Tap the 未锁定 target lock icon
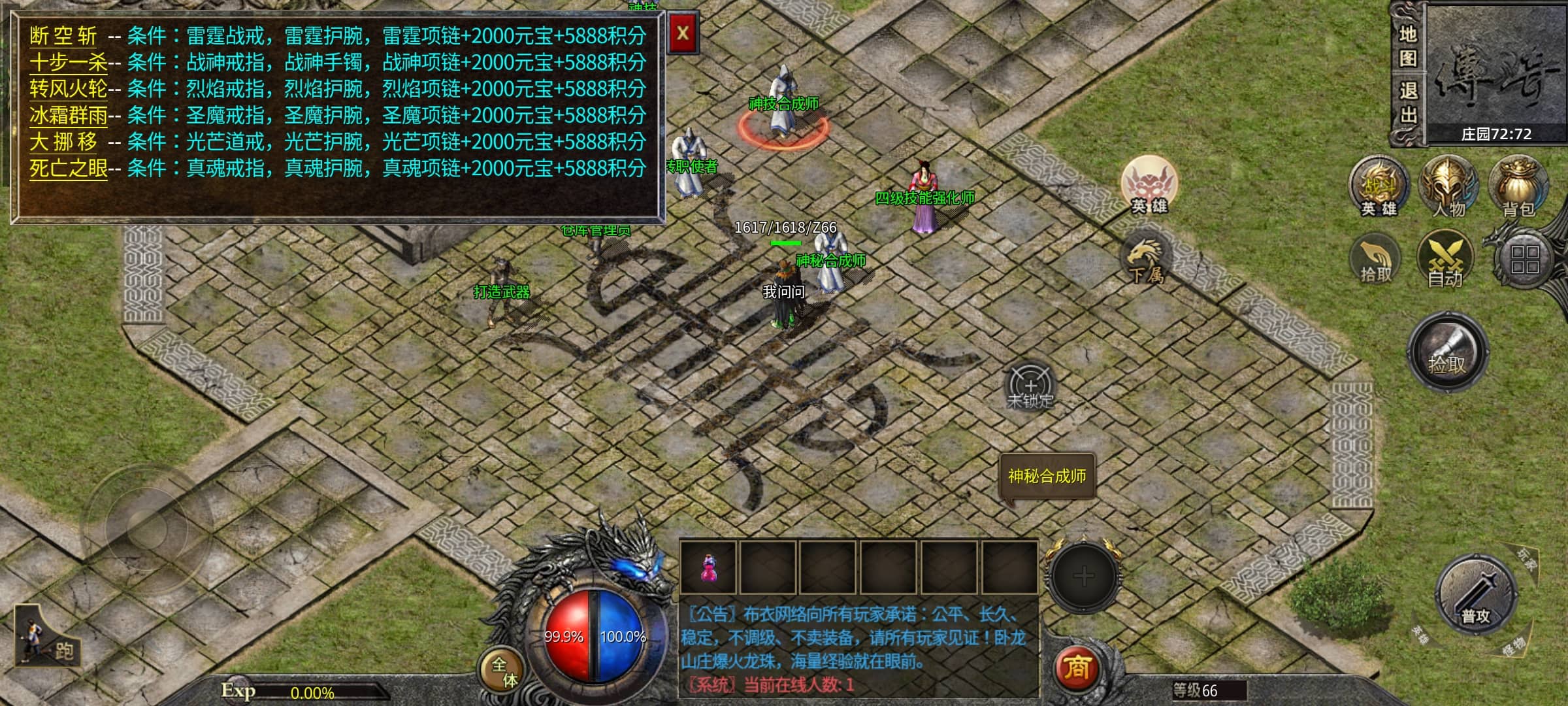The image size is (1568, 706). (1030, 387)
